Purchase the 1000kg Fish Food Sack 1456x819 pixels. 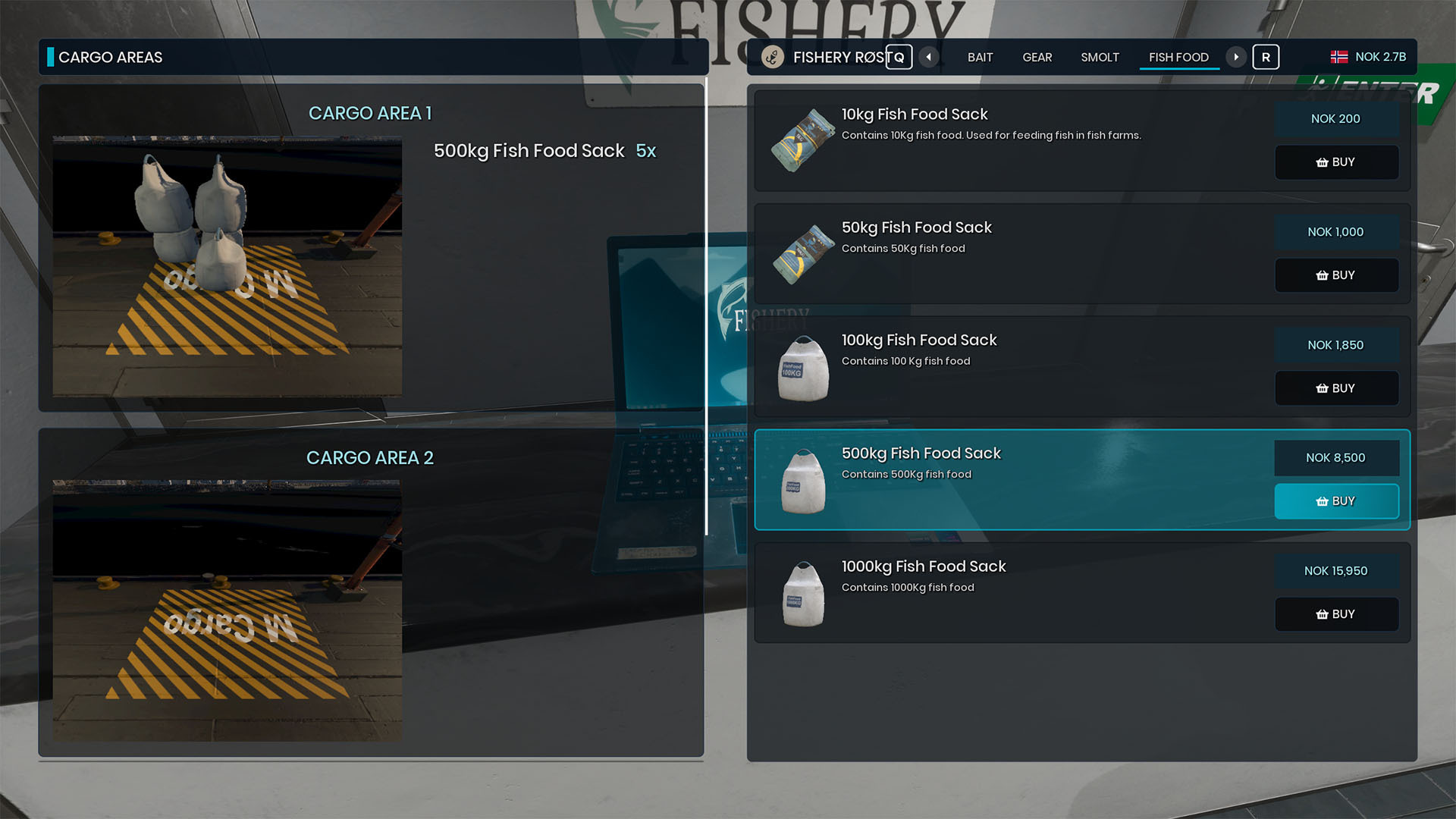coord(1336,614)
